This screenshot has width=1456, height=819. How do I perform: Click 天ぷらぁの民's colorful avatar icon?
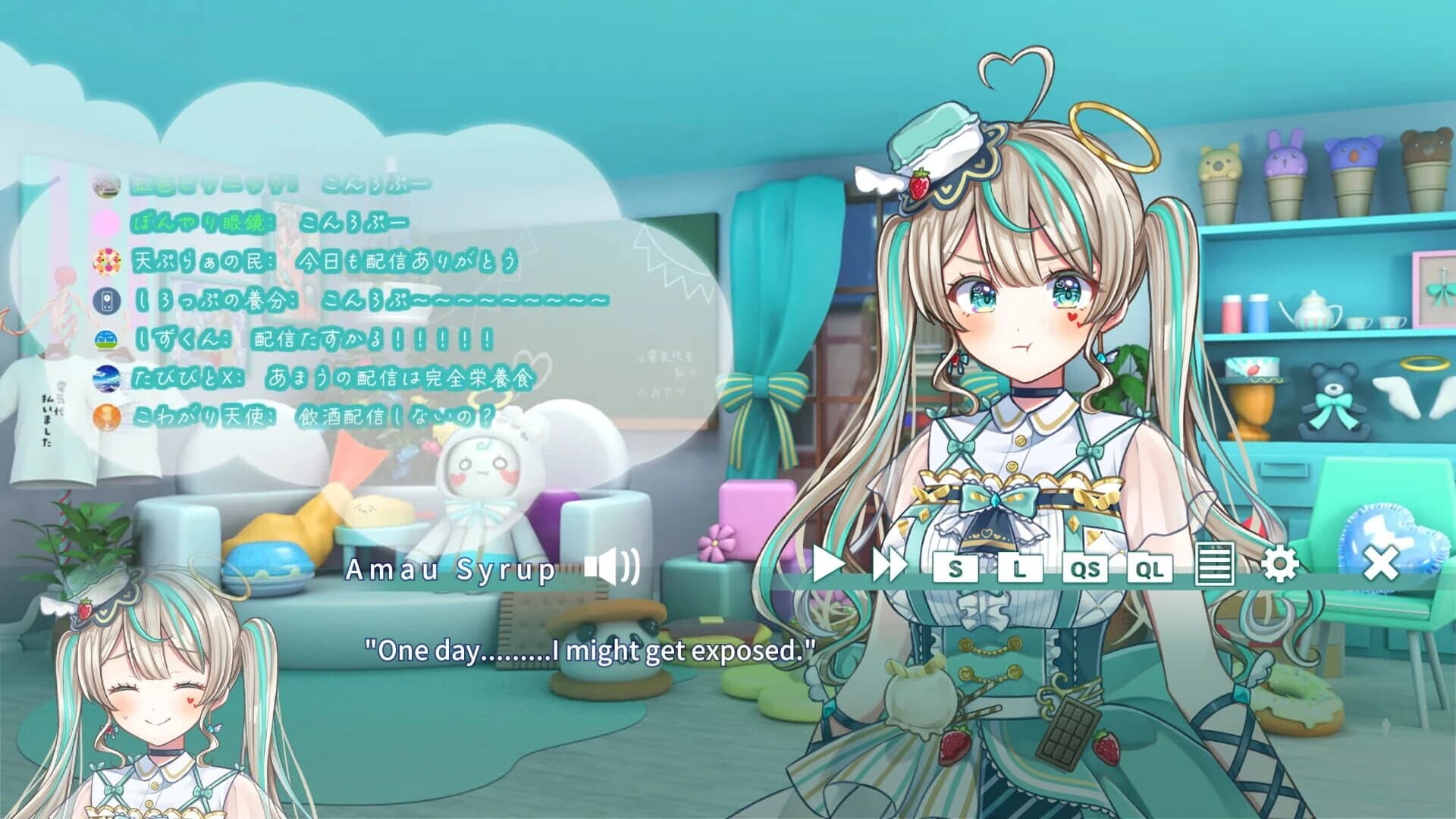(109, 259)
